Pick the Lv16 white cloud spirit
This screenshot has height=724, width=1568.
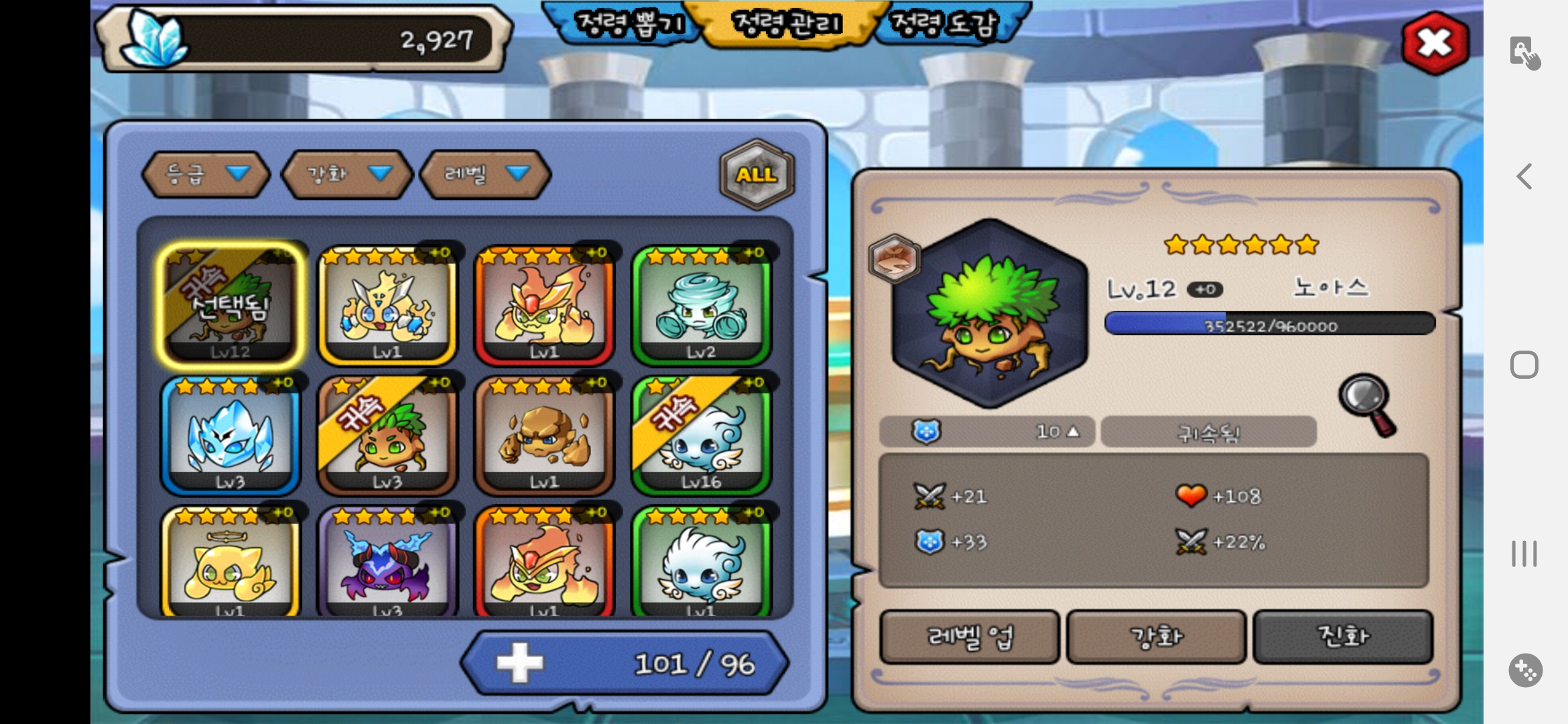[x=701, y=436]
